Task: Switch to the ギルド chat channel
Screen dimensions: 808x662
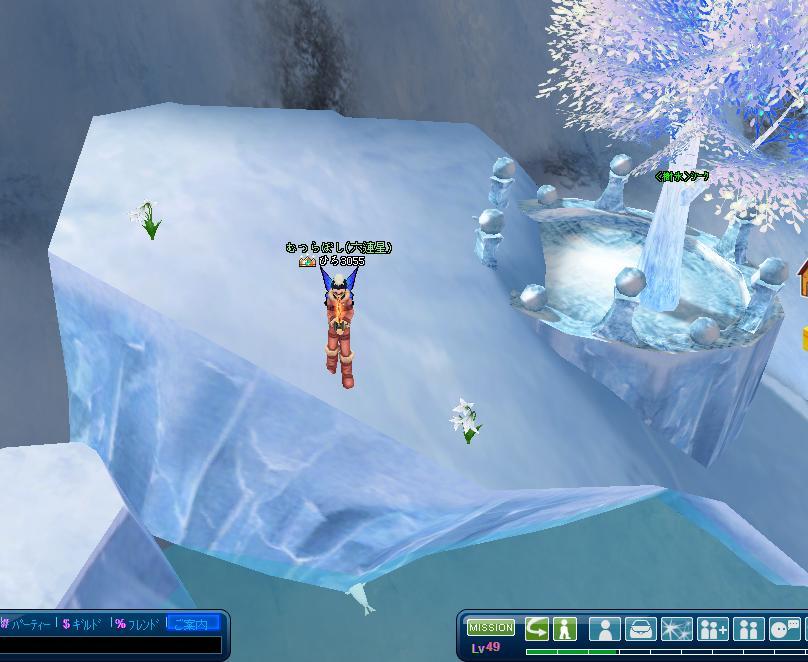Action: click(x=84, y=624)
